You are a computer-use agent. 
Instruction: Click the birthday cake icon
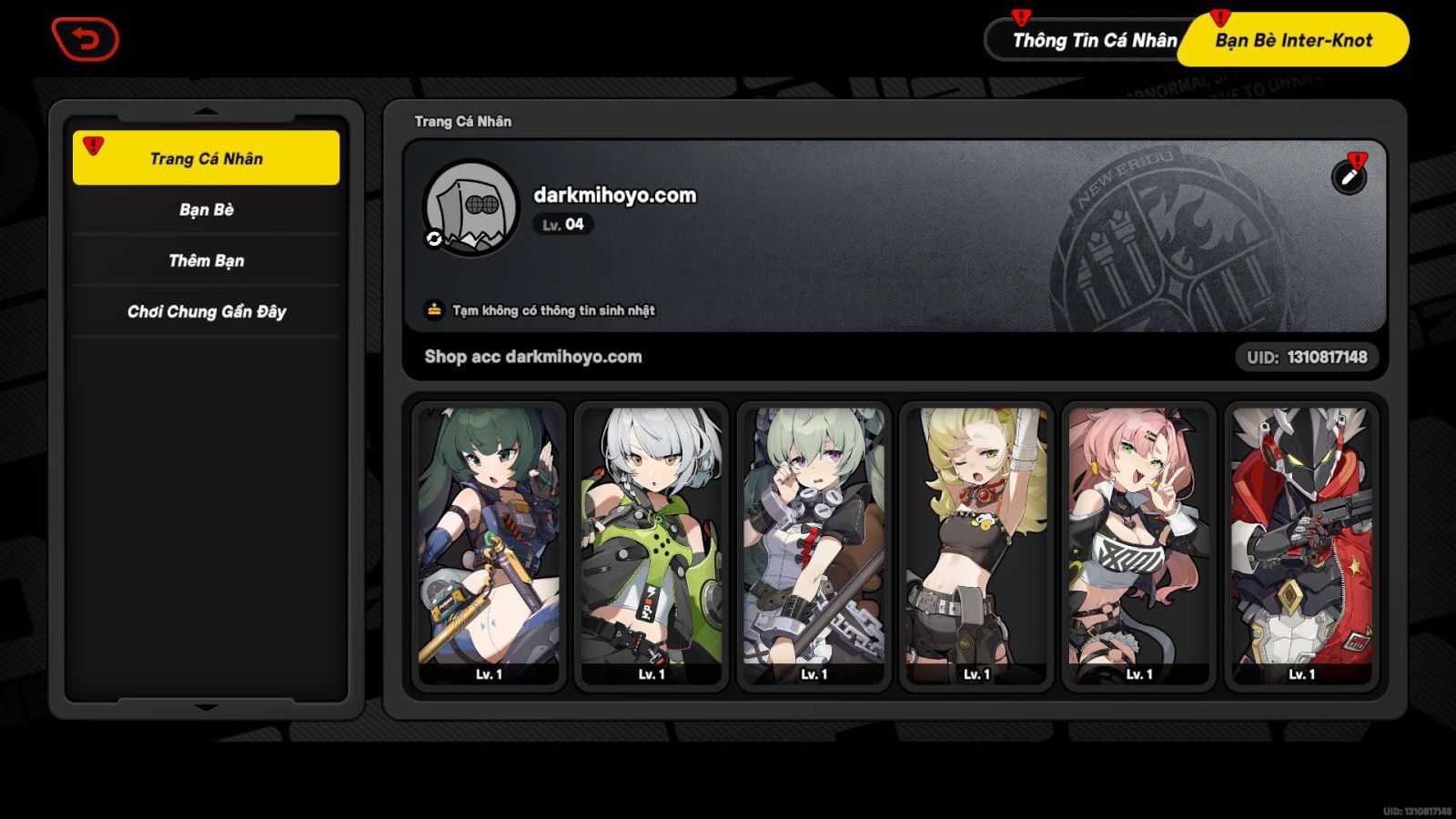point(434,309)
